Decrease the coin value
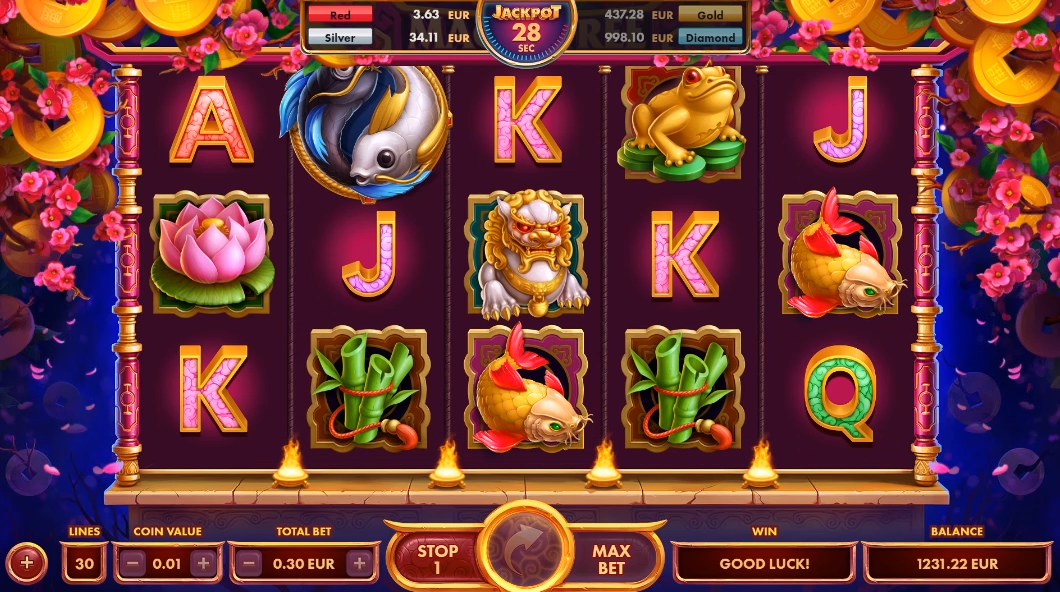This screenshot has height=592, width=1060. point(133,563)
